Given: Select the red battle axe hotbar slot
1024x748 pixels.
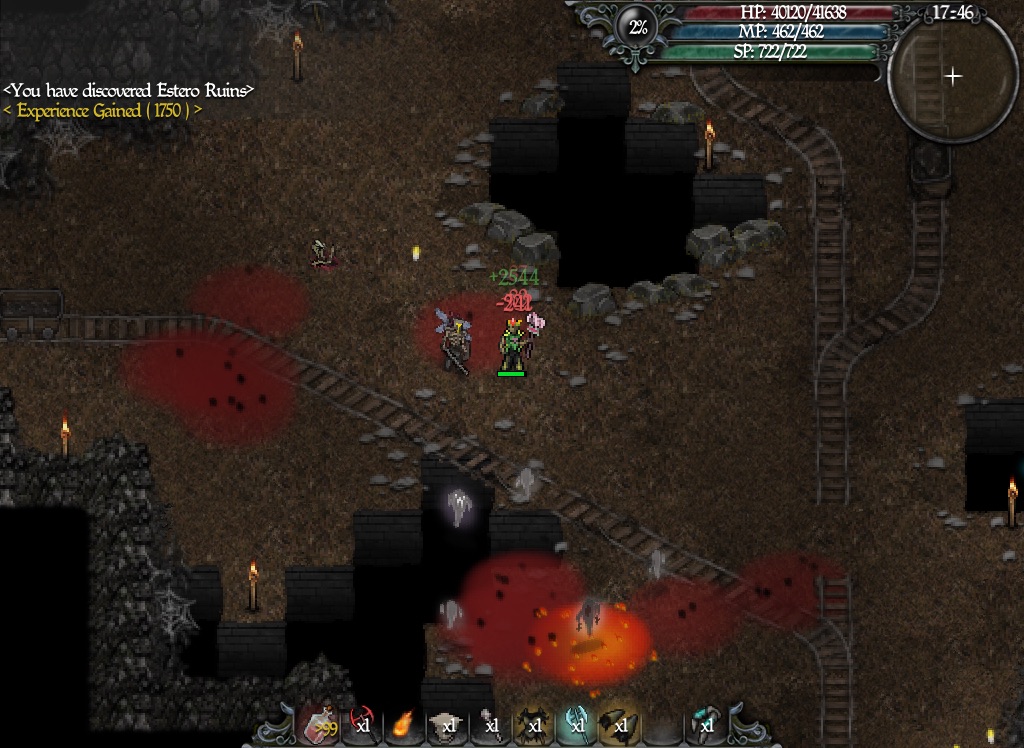Looking at the screenshot, I should pyautogui.click(x=361, y=724).
